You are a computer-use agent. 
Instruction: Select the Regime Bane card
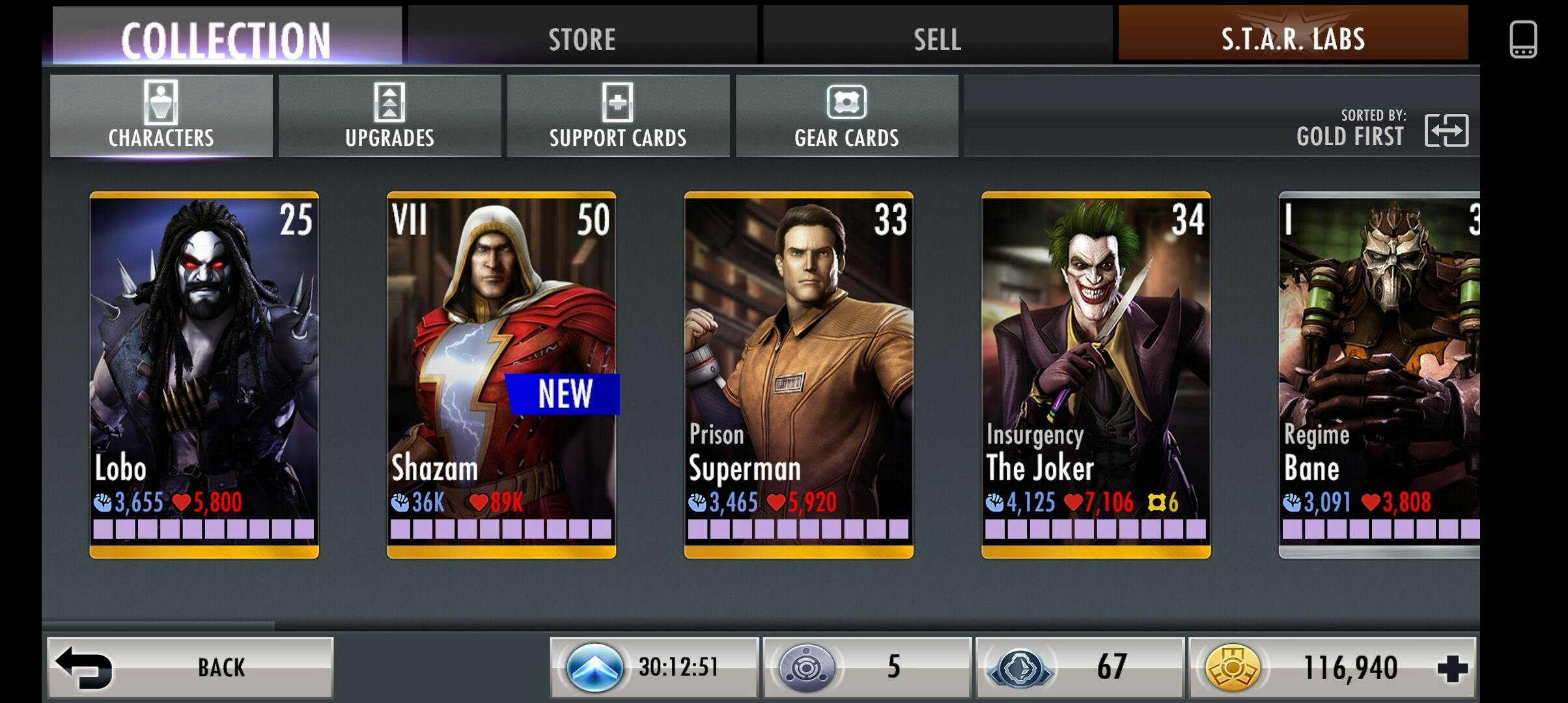tap(1379, 374)
